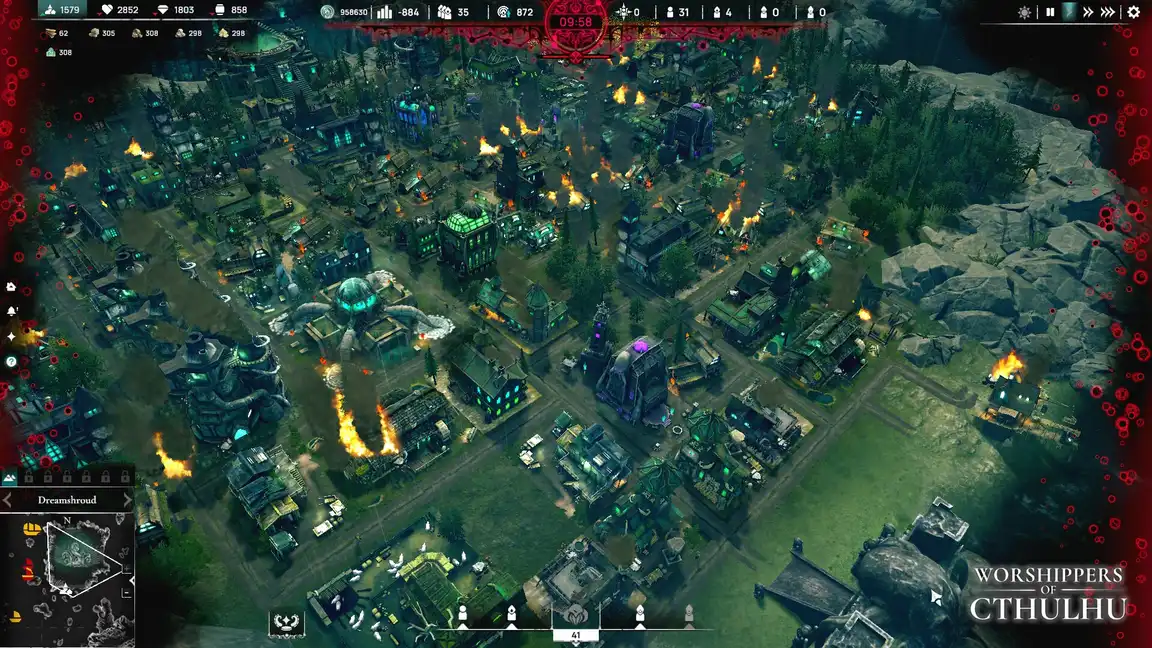Open the help question mark icon
Screen dimensions: 1152x648
tap(11, 361)
